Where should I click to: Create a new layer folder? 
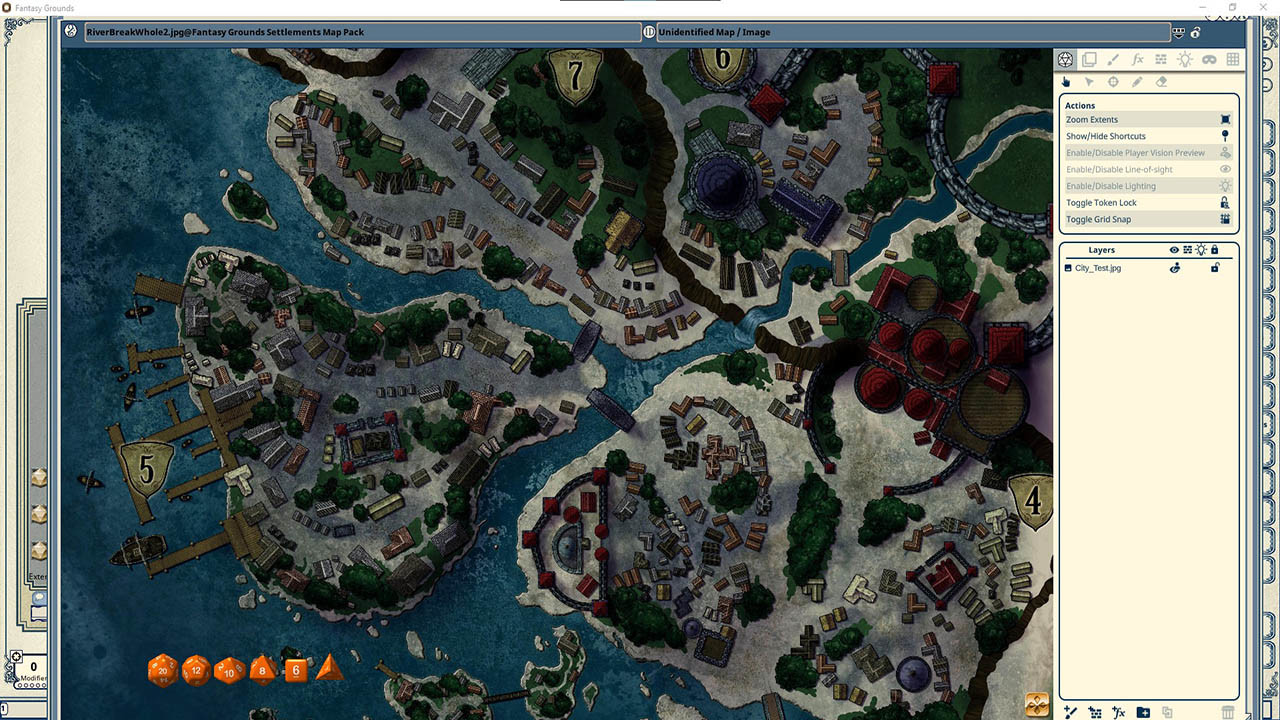(1143, 711)
